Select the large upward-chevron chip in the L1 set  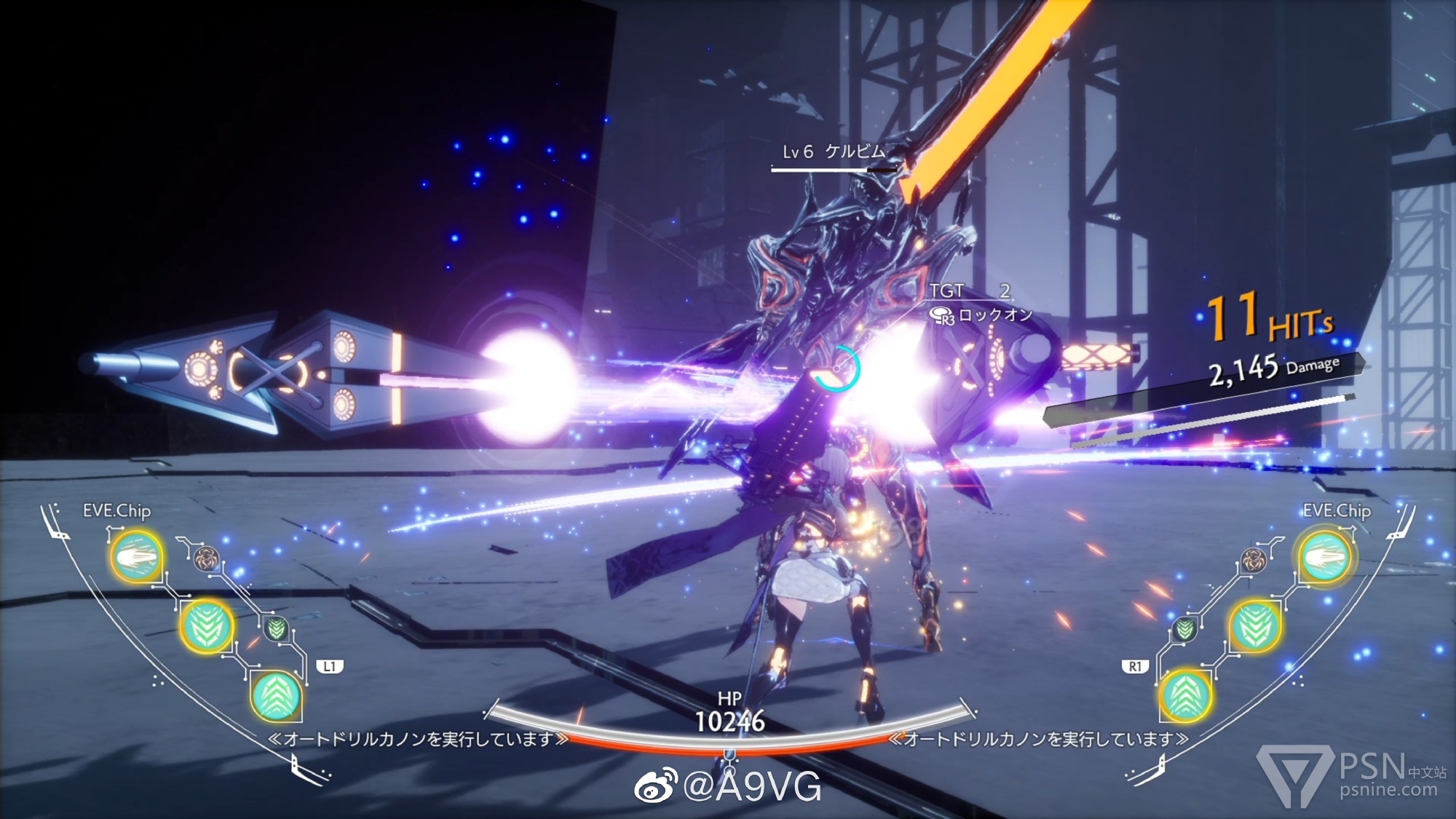pos(276,696)
